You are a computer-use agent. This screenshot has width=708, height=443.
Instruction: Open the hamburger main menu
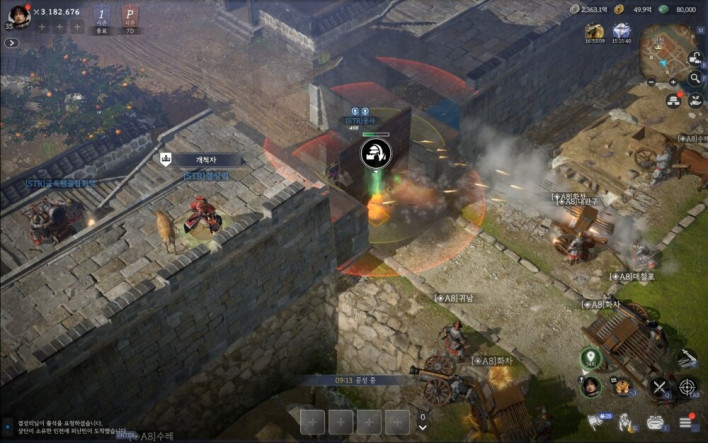point(687,421)
